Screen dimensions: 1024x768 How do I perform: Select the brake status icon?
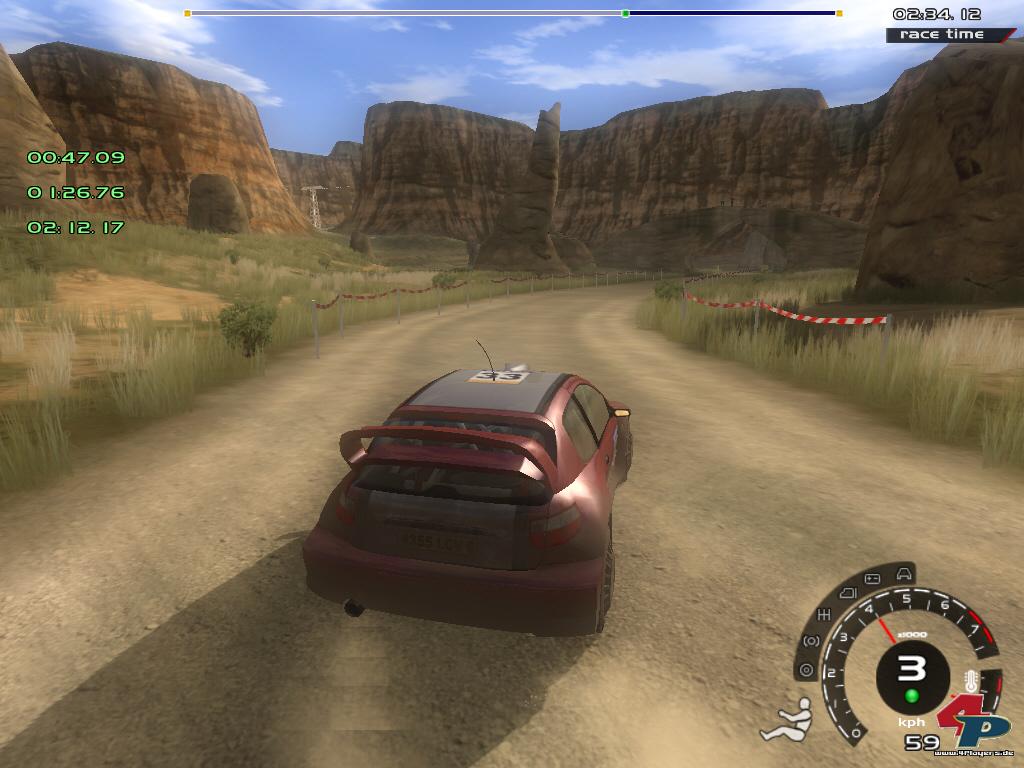(x=811, y=641)
